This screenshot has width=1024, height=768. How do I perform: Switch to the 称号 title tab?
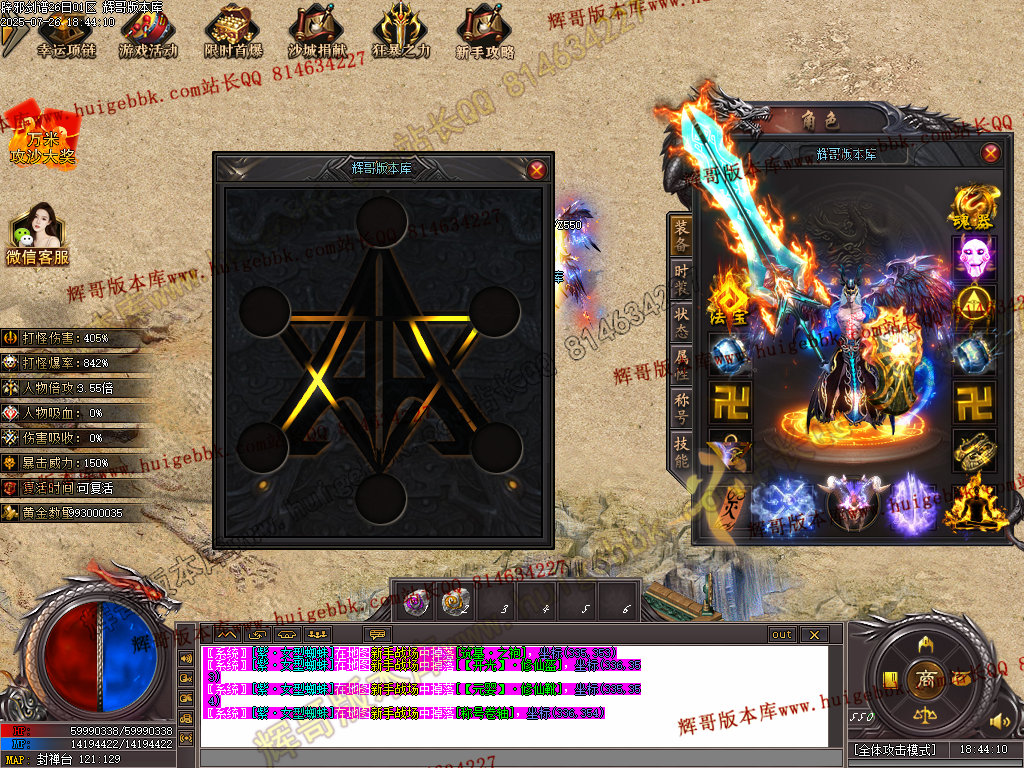click(681, 408)
